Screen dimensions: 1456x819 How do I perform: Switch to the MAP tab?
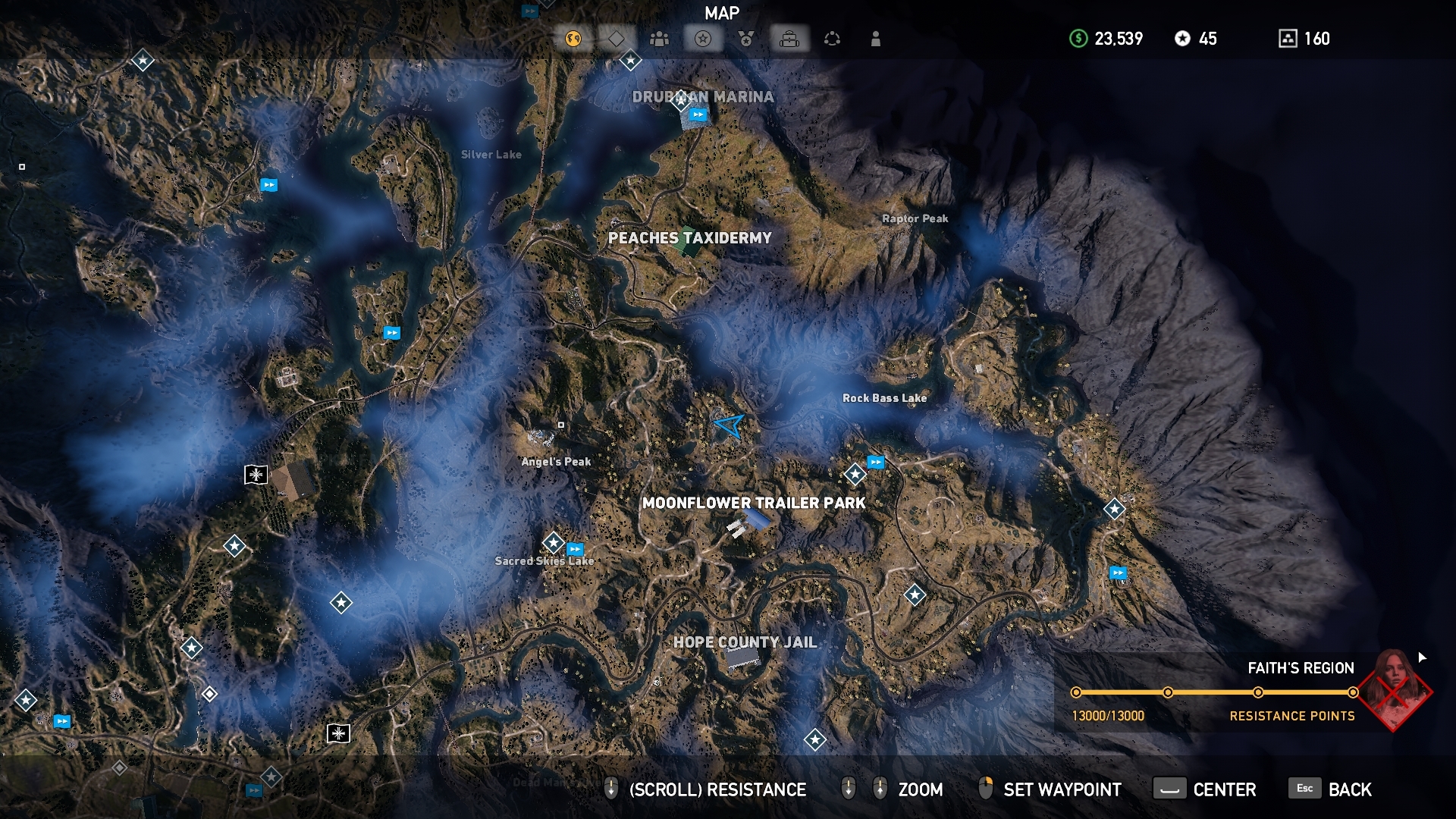click(x=722, y=12)
